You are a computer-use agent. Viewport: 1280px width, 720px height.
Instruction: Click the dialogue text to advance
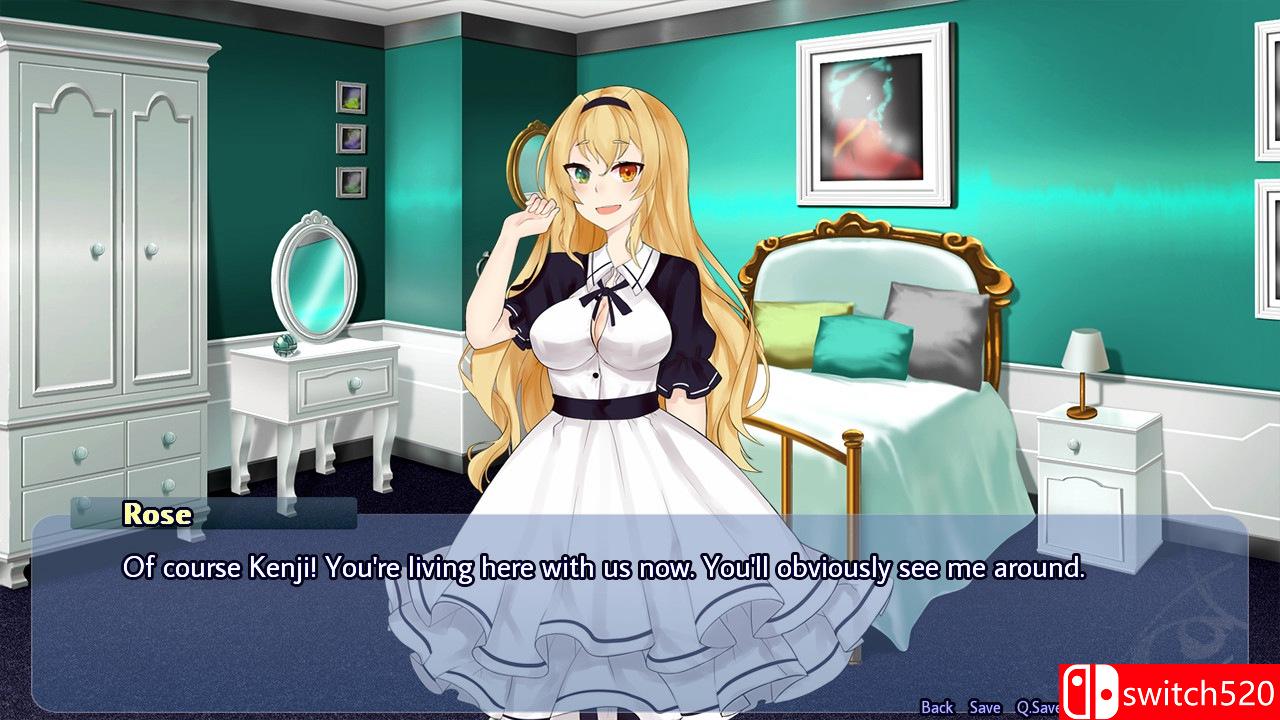602,568
